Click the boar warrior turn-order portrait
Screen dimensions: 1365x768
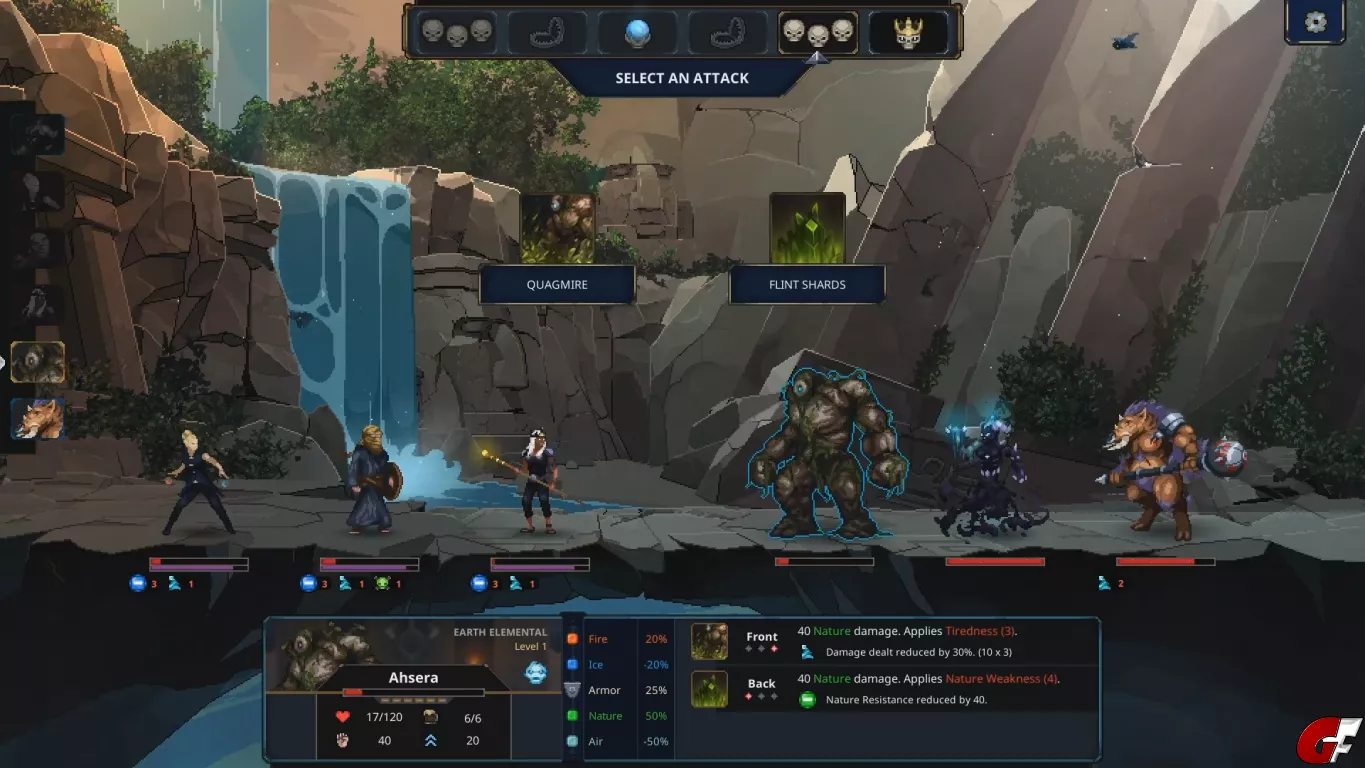pos(38,419)
